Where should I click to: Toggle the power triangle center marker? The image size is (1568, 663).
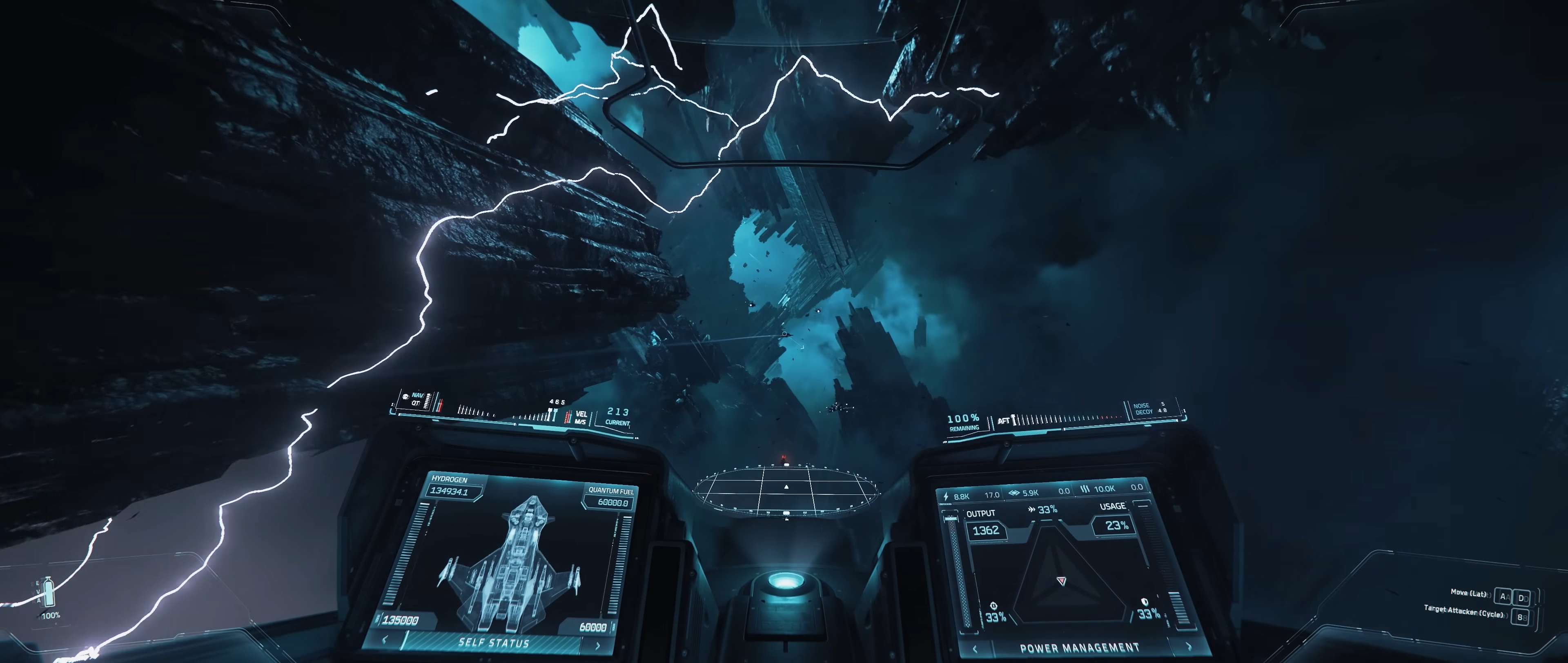tap(1062, 581)
